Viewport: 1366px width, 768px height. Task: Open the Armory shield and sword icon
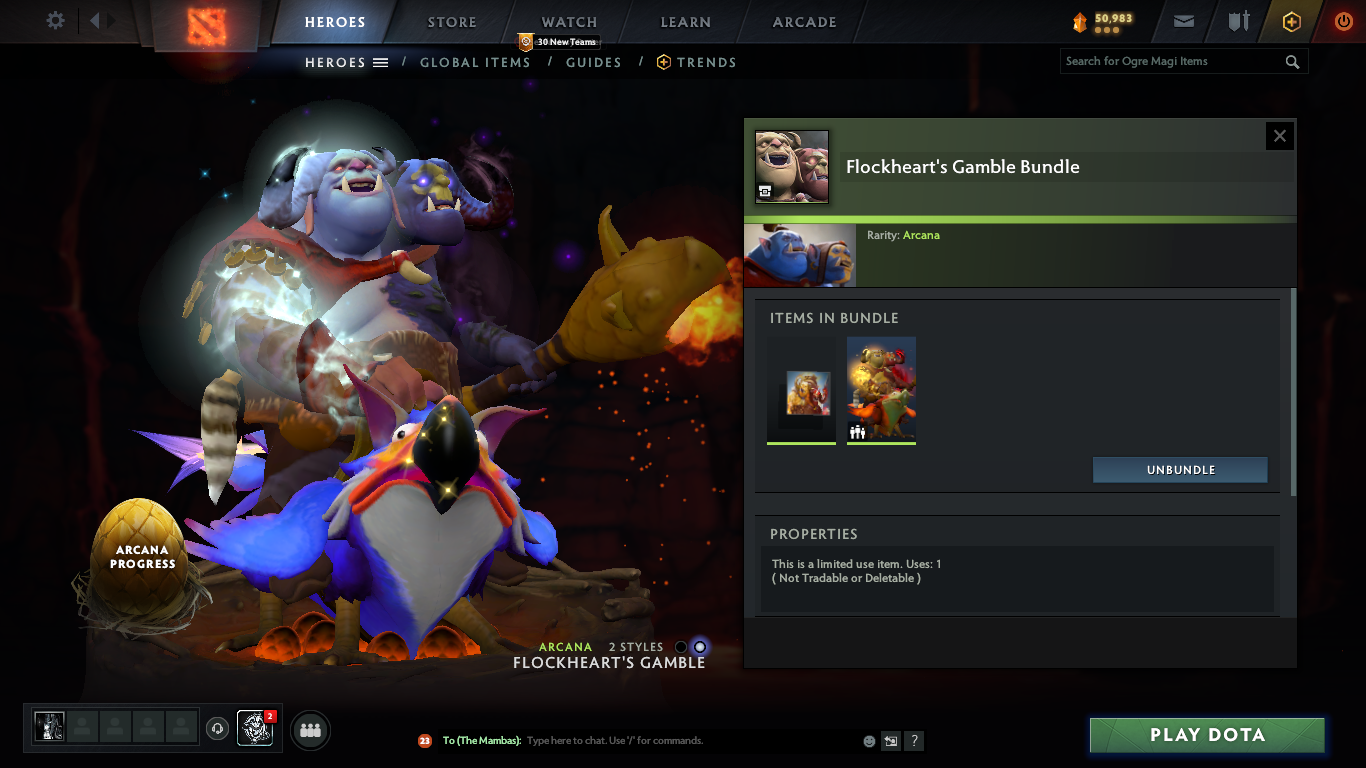[x=1238, y=21]
